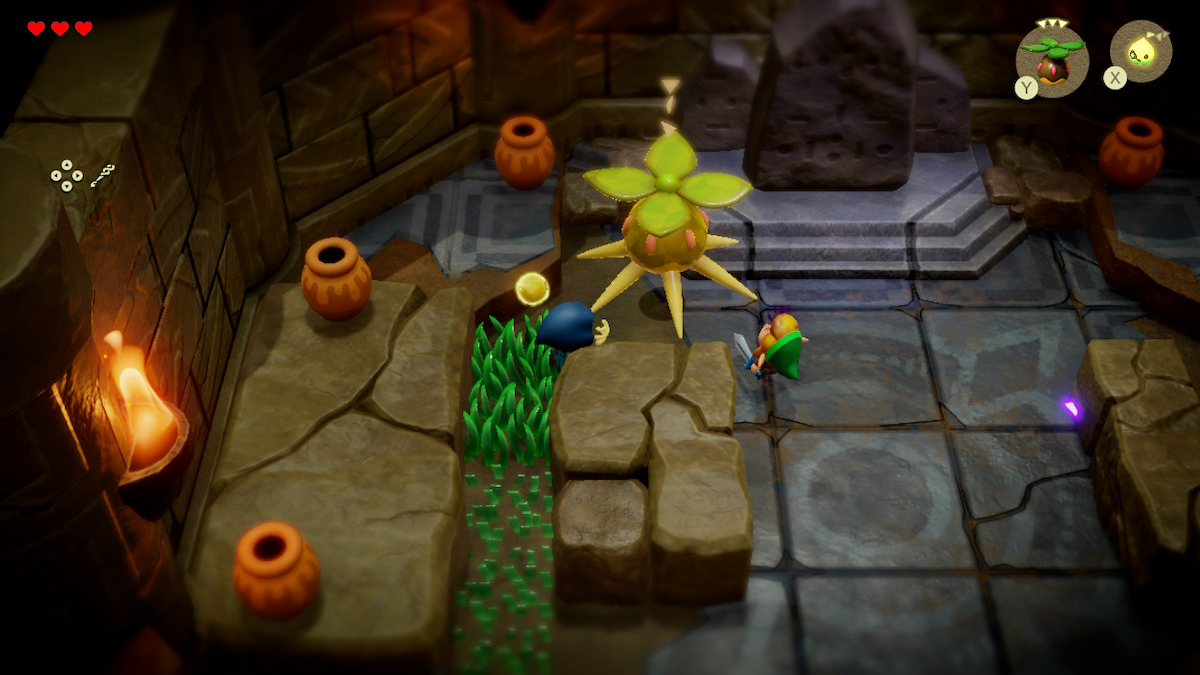The height and width of the screenshot is (675, 1200).
Task: Click the Tri Rod icon beside the d-pad
Action: (102, 176)
